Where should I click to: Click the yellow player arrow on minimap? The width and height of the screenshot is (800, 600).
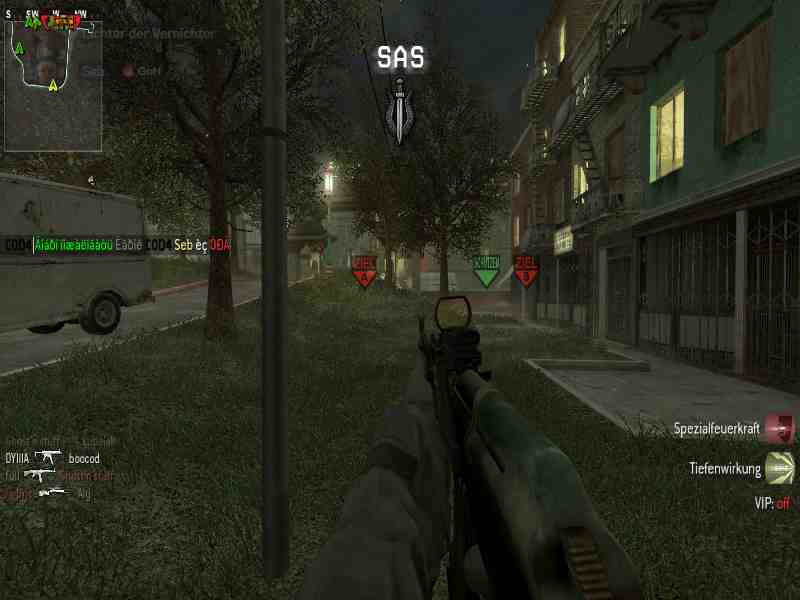(x=52, y=85)
